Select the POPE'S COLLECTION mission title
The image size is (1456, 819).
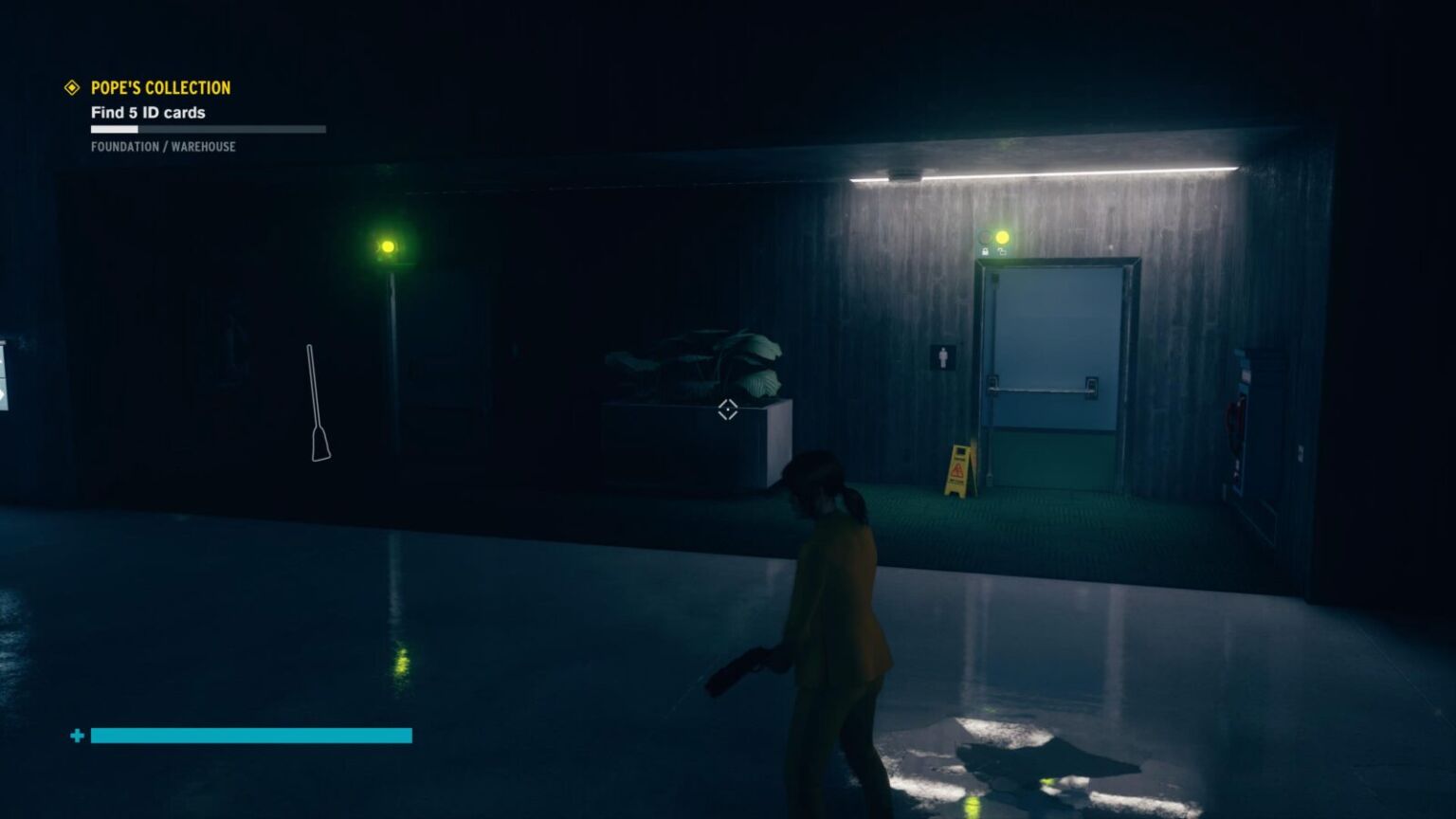159,87
